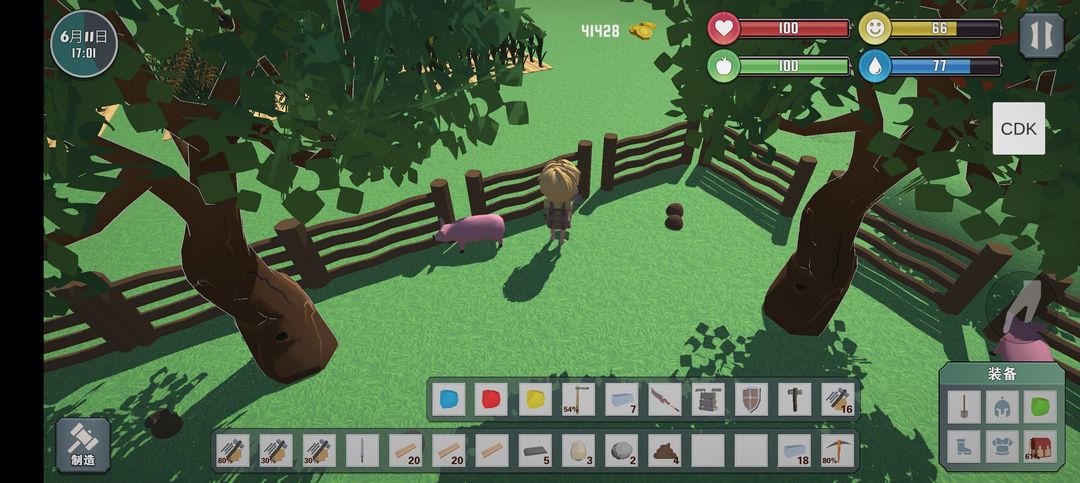Select the pickaxe at 80% durability

(x=837, y=451)
